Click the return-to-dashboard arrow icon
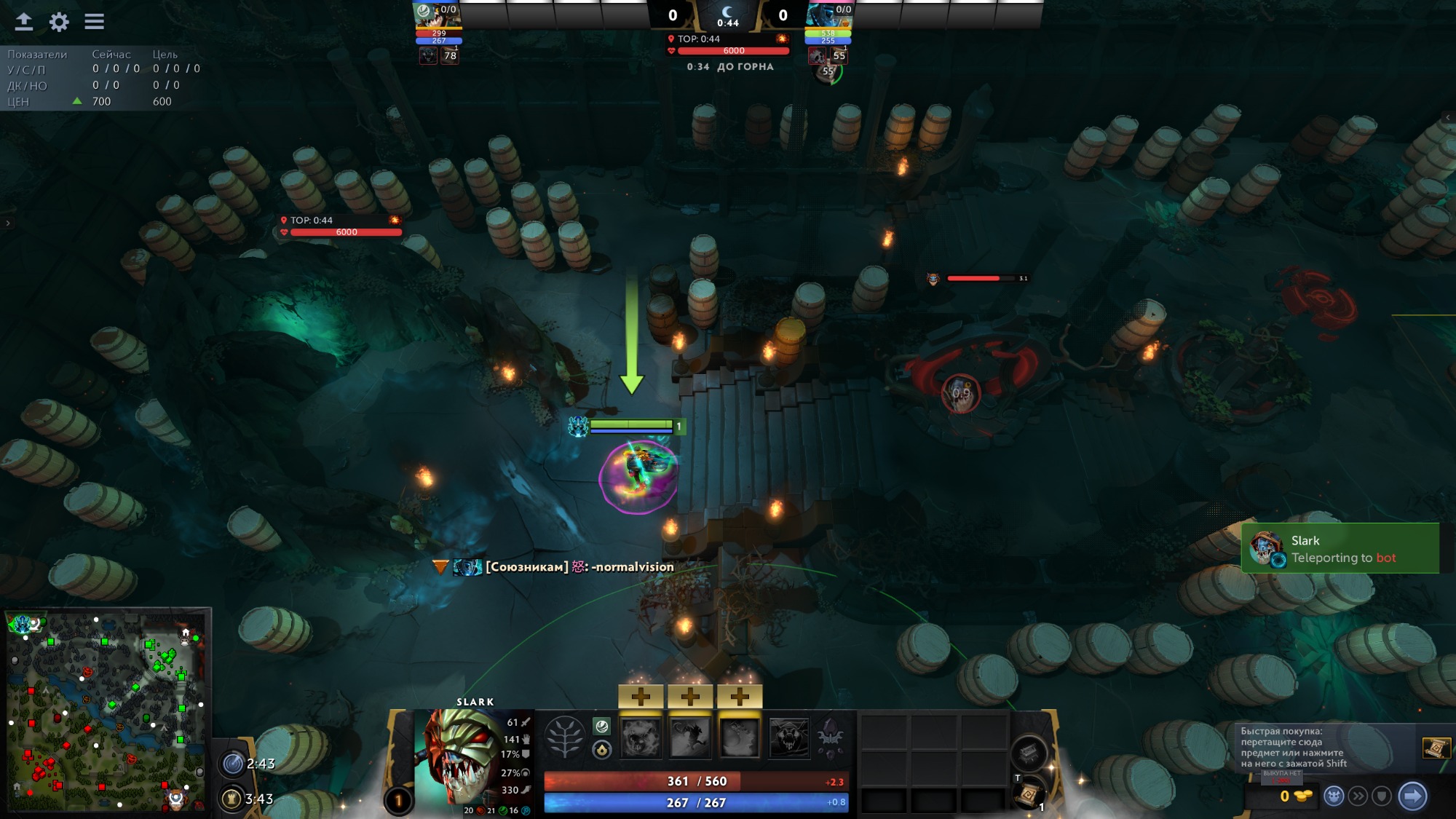 coord(24,22)
